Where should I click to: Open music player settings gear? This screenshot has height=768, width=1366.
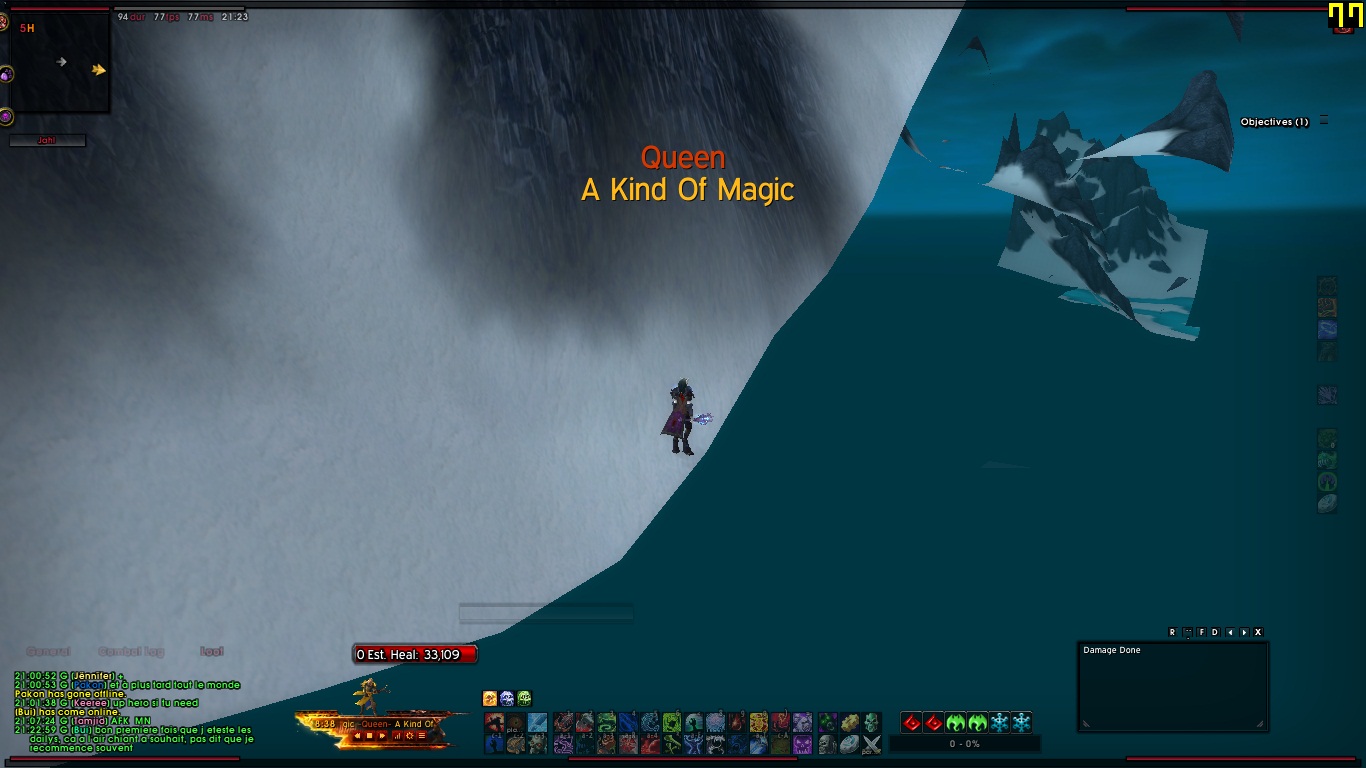point(409,736)
